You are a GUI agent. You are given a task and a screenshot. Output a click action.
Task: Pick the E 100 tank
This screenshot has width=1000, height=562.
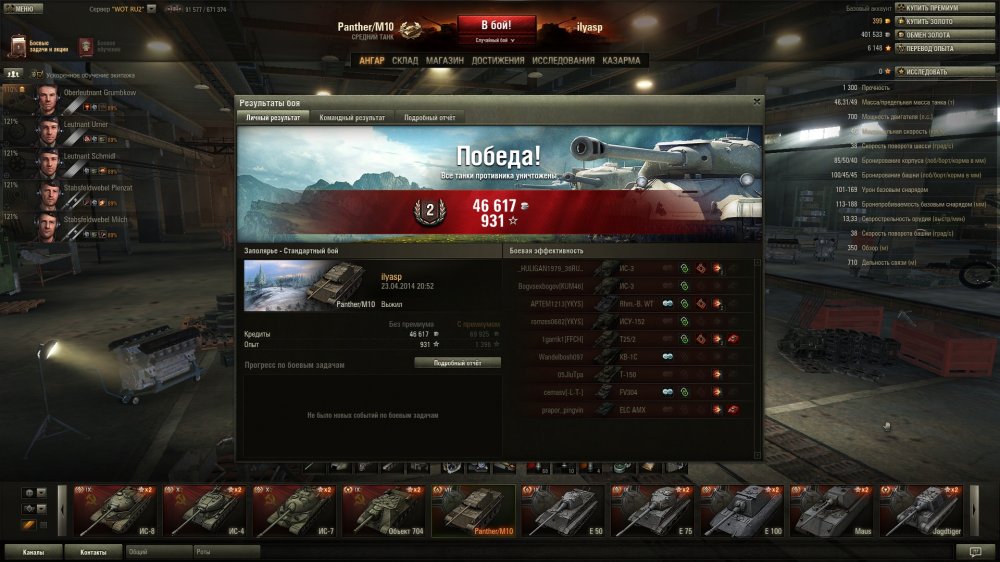pos(741,510)
